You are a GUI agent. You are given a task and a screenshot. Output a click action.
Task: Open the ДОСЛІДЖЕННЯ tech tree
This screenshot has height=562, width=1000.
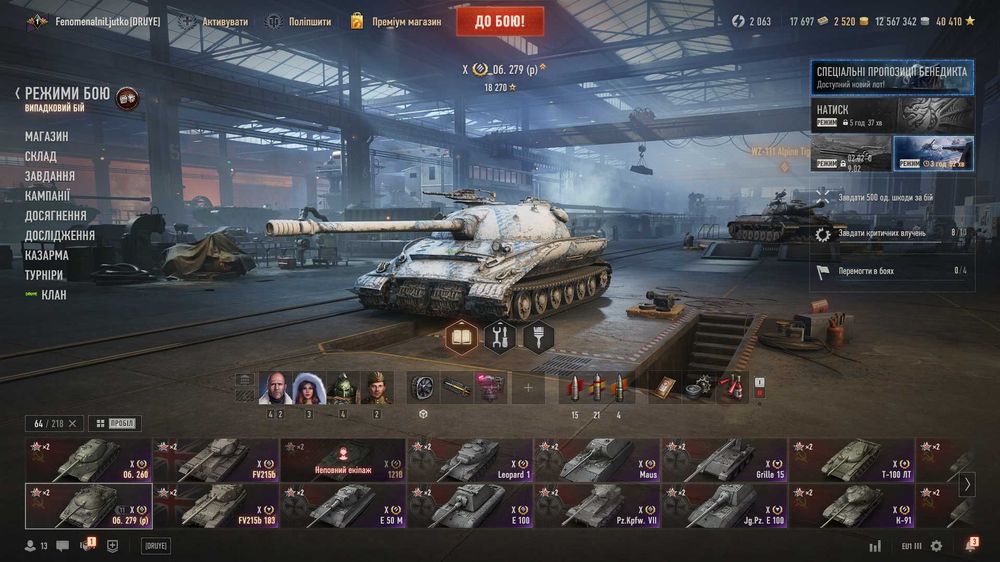tap(60, 236)
